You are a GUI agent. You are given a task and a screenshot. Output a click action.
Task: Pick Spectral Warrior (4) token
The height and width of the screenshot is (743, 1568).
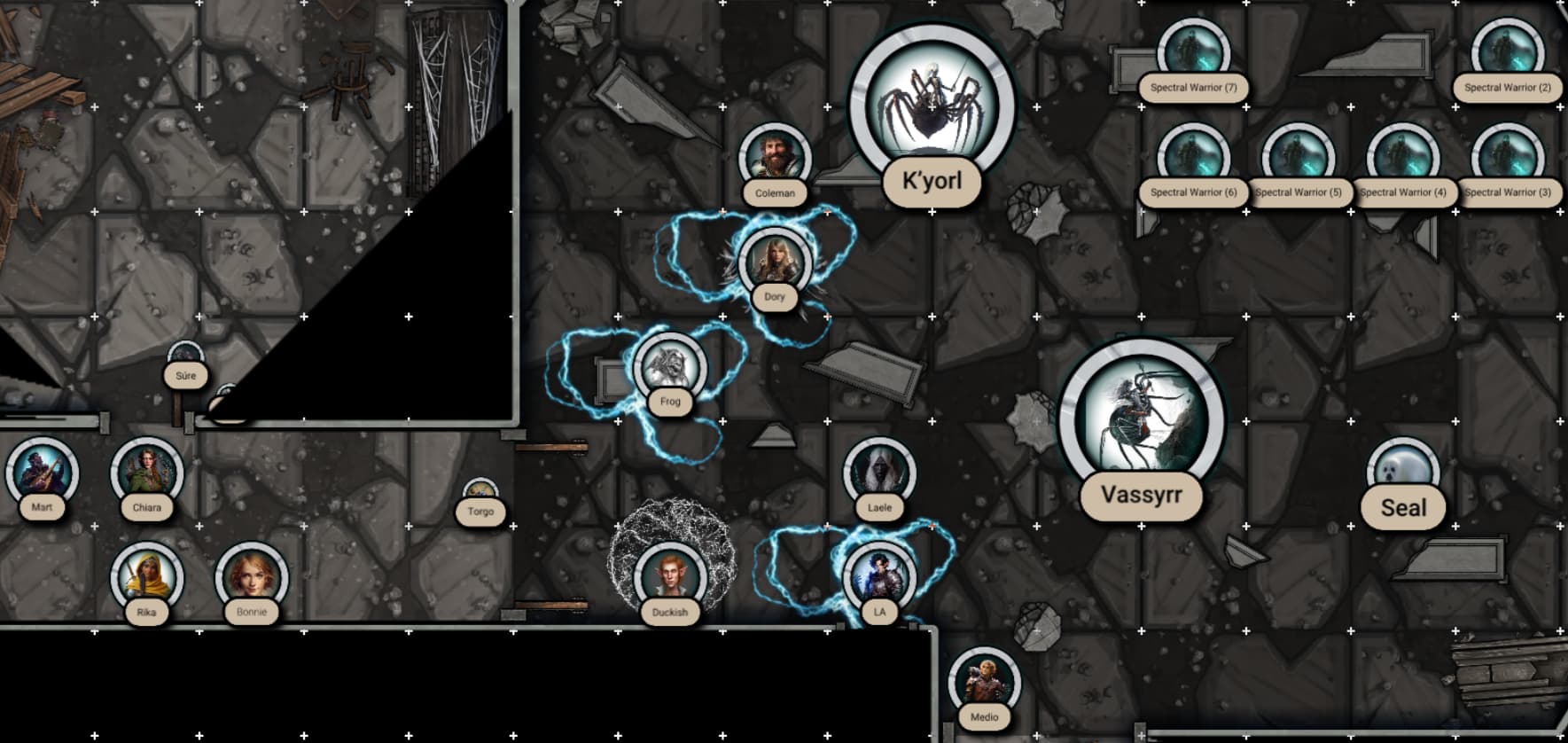coord(1402,158)
